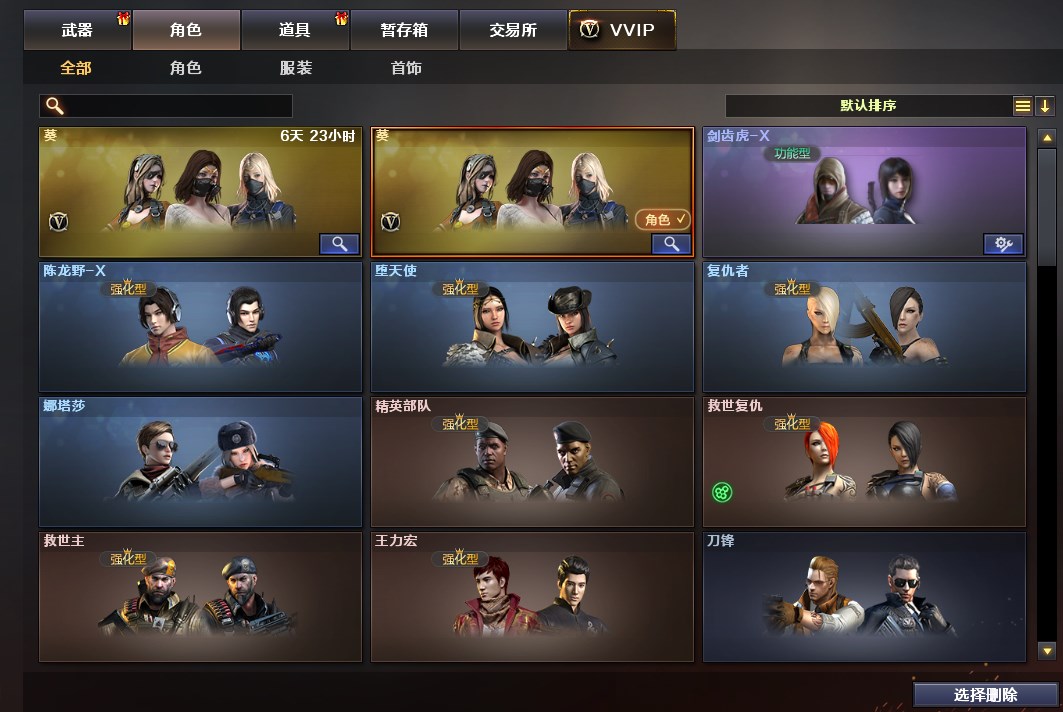
Task: Open the wrench settings on 剑齿虎-X
Action: 1003,243
